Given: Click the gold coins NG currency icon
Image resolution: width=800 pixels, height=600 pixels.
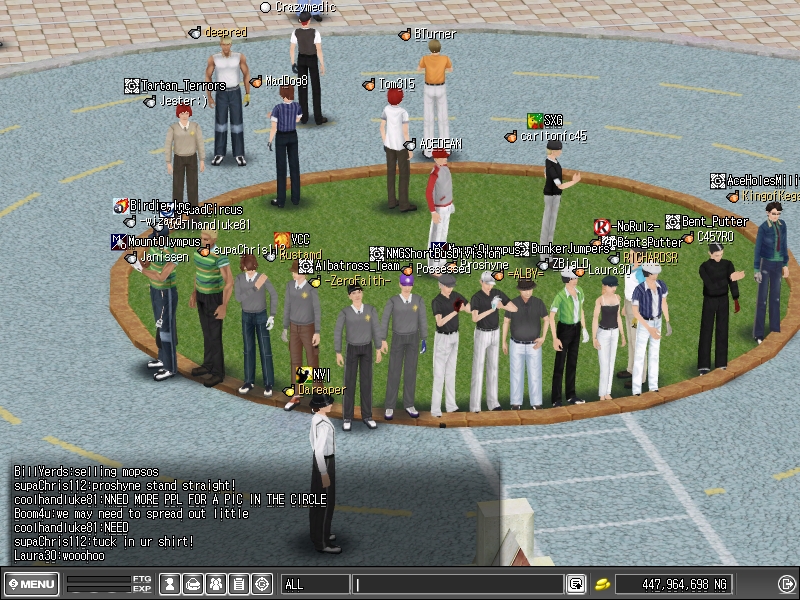Looking at the screenshot, I should pos(603,584).
